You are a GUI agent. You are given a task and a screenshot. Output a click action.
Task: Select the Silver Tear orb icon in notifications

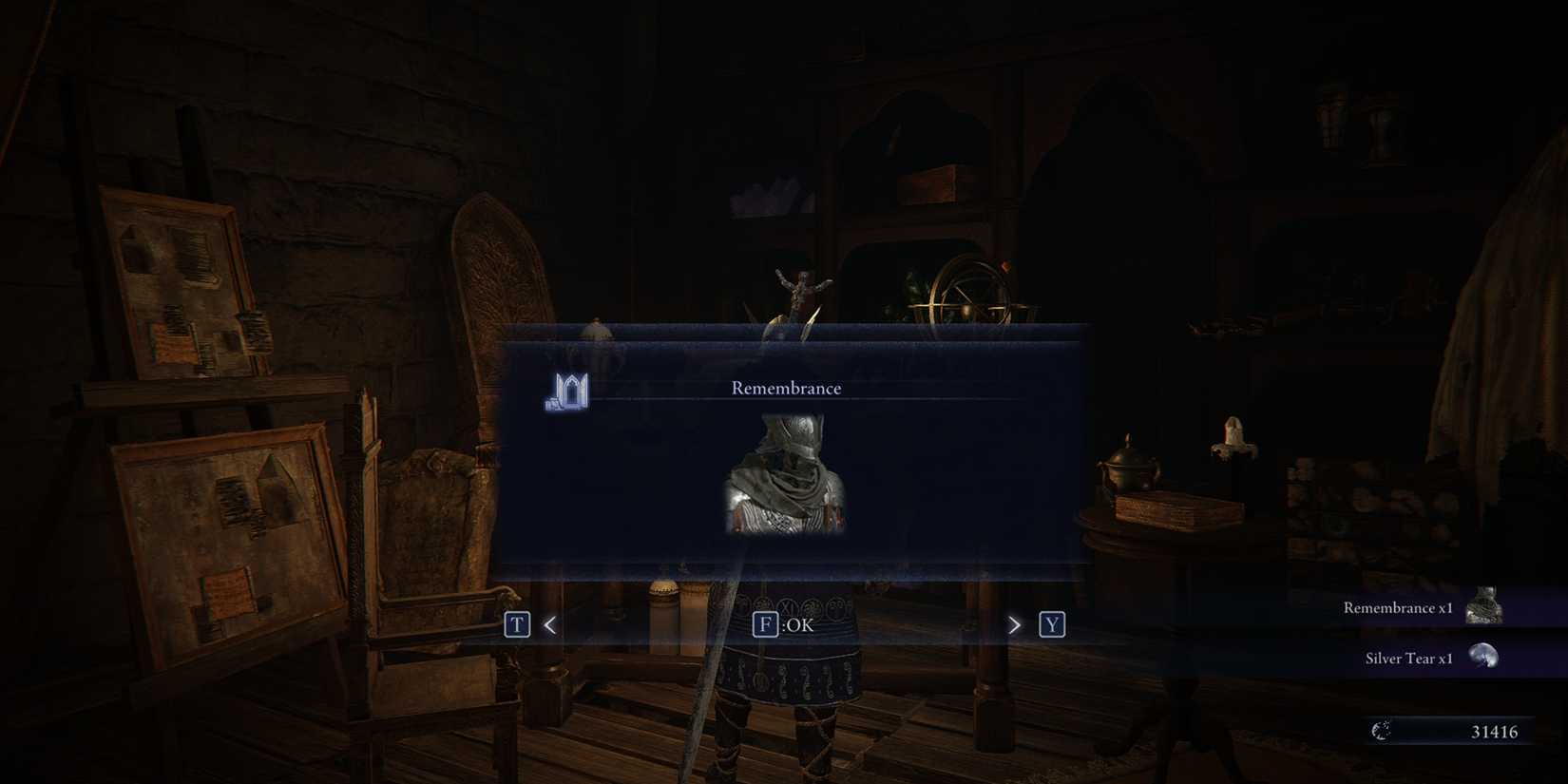coord(1482,657)
